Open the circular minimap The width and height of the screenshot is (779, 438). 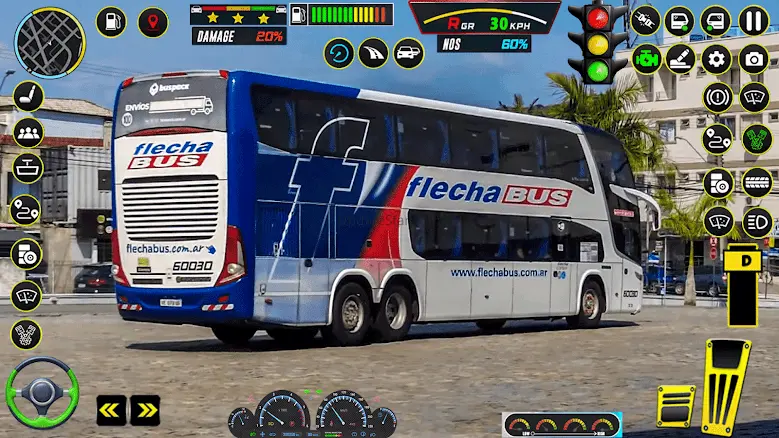click(50, 42)
